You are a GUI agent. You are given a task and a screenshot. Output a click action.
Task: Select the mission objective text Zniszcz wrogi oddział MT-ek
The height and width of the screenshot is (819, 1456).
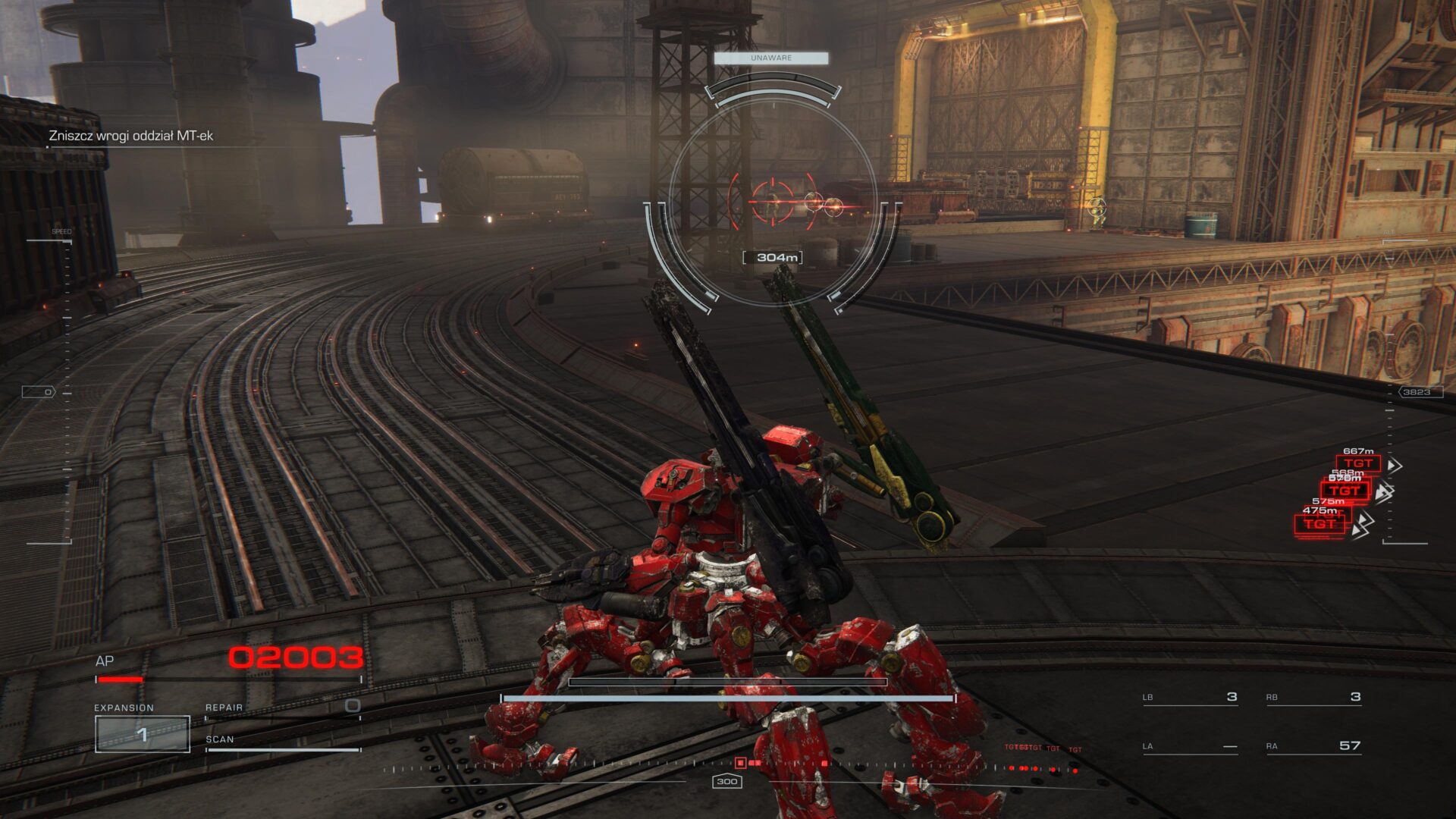click(130, 136)
